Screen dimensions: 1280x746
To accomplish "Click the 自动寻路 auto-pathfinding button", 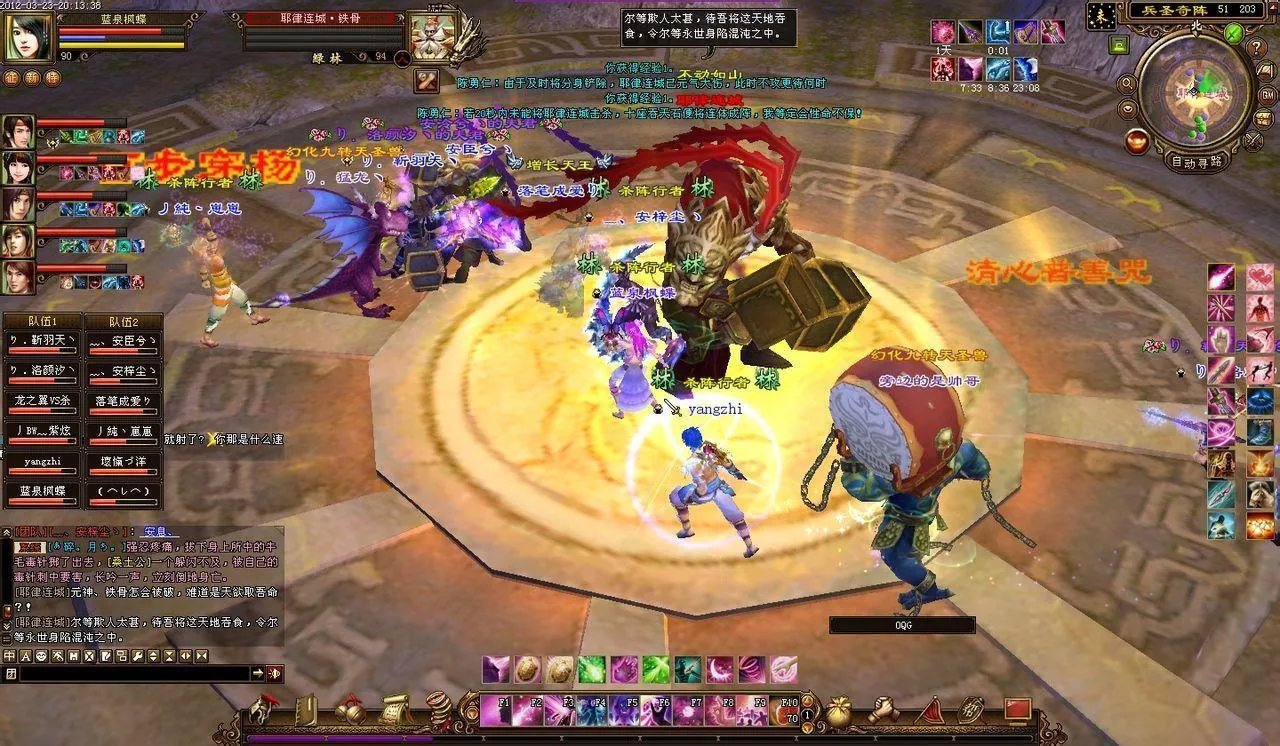I will [1196, 161].
